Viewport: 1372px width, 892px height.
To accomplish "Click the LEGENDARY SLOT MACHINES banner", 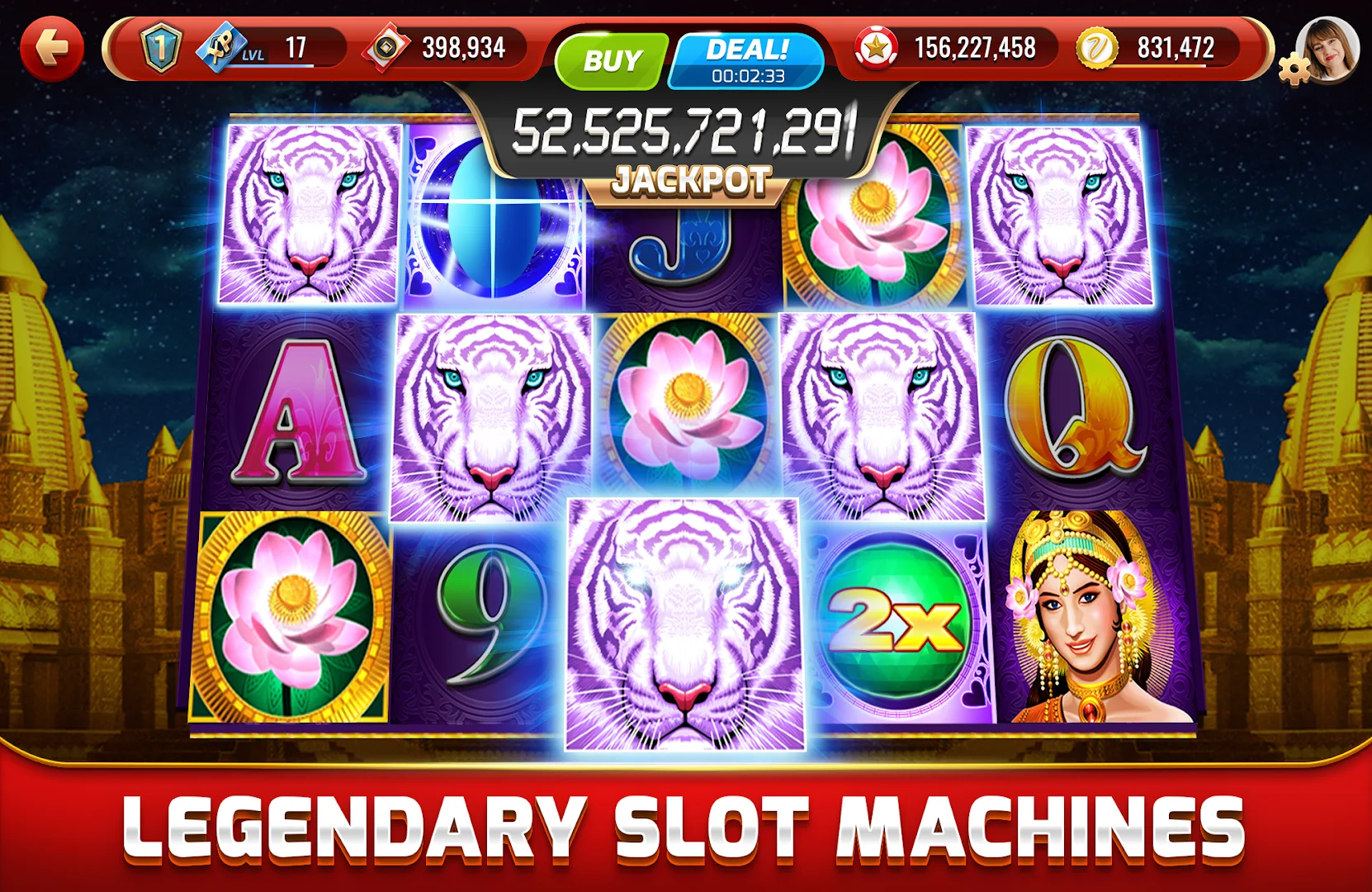I will tap(685, 825).
